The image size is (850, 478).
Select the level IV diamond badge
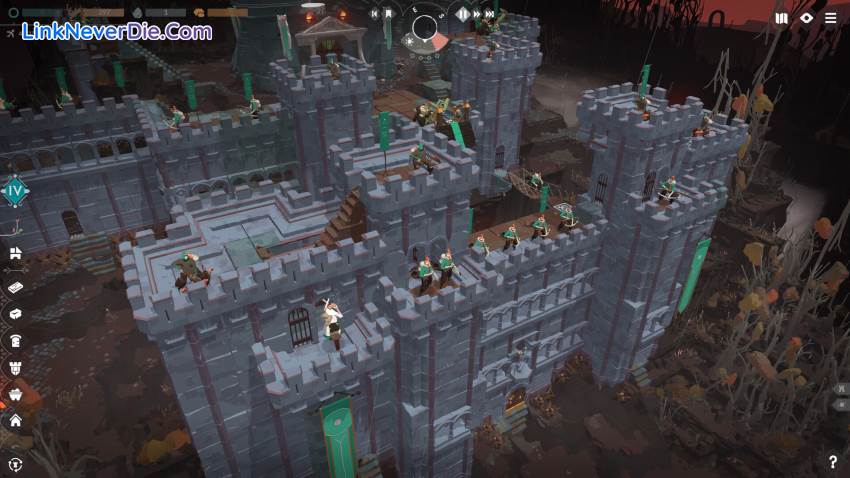click(15, 191)
